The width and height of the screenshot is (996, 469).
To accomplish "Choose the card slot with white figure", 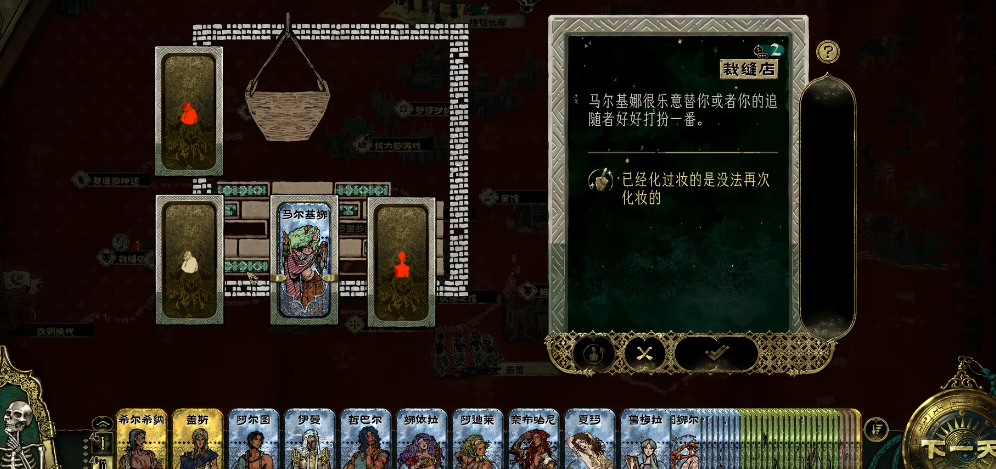I will click(x=190, y=258).
